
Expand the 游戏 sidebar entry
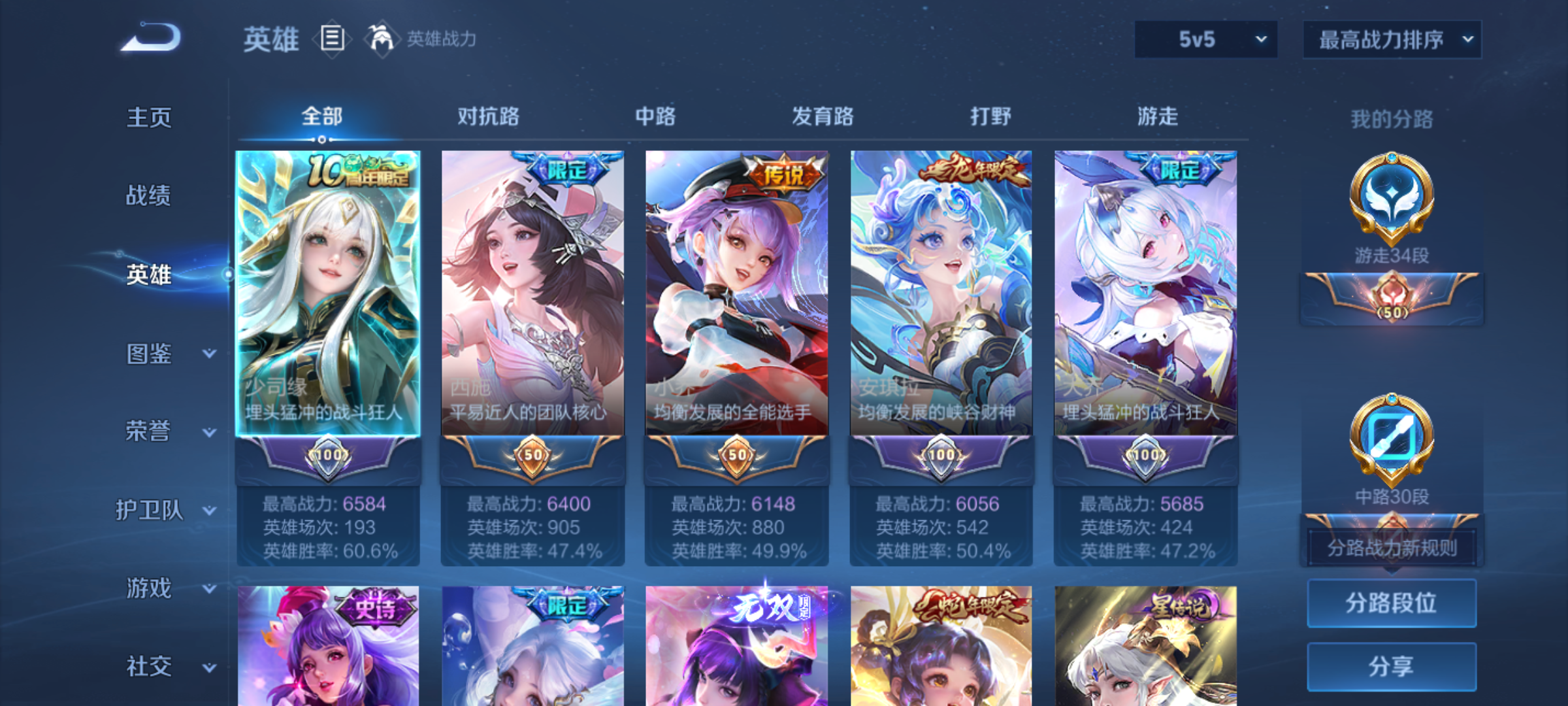(170, 588)
